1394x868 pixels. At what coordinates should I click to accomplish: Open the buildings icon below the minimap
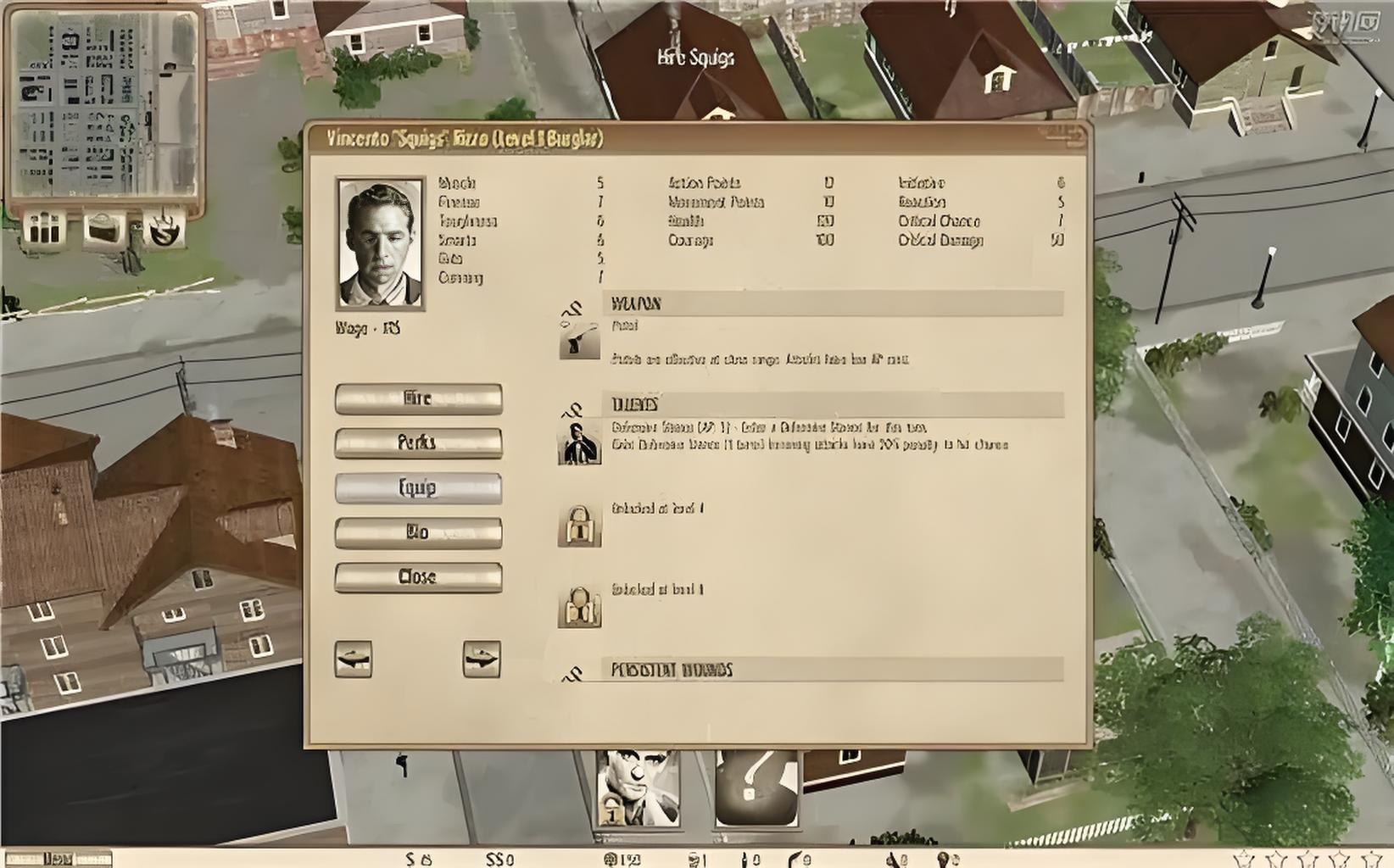[45, 227]
